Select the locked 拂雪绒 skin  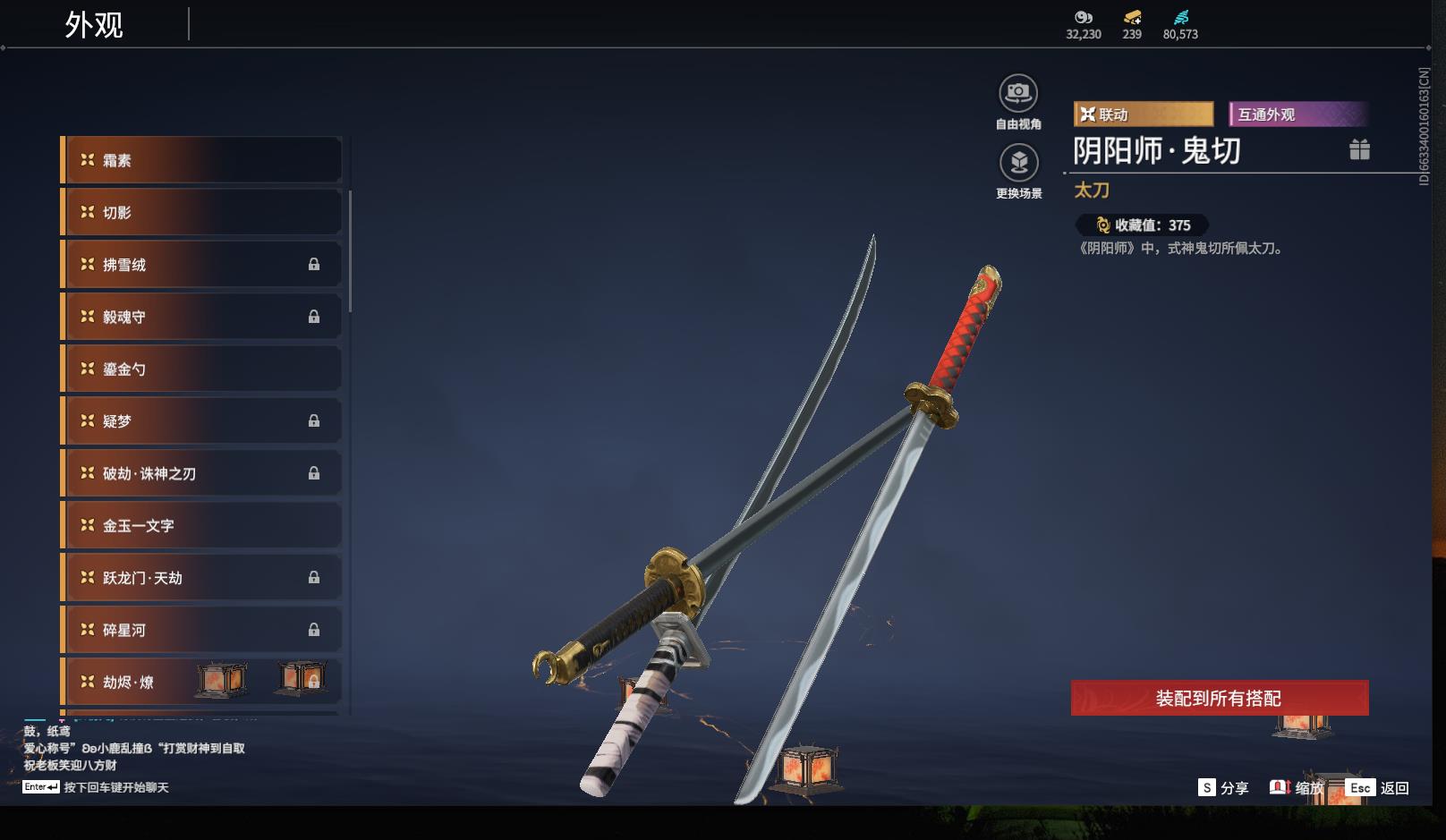click(x=201, y=265)
